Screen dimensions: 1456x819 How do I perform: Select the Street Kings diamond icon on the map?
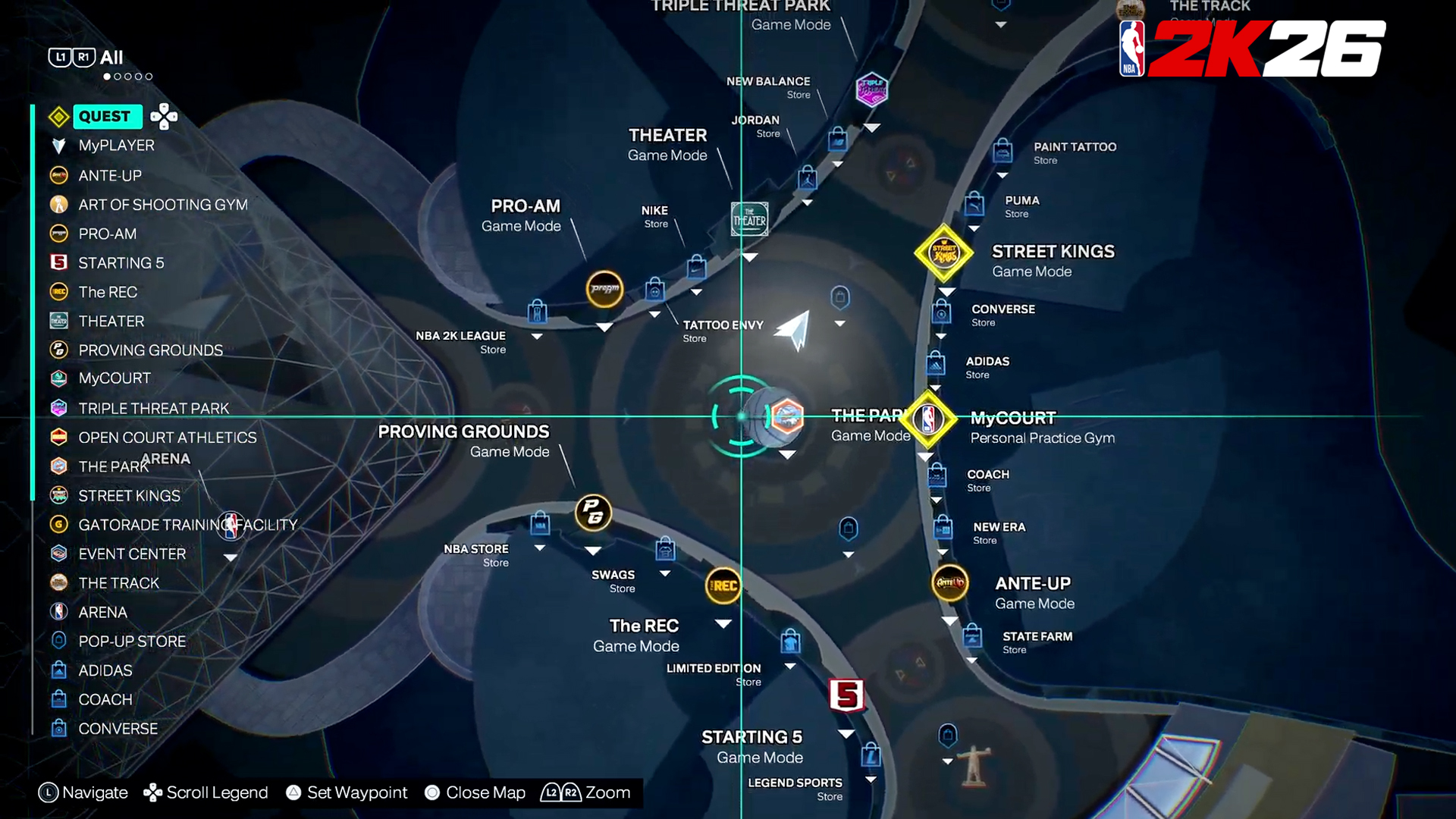click(944, 253)
